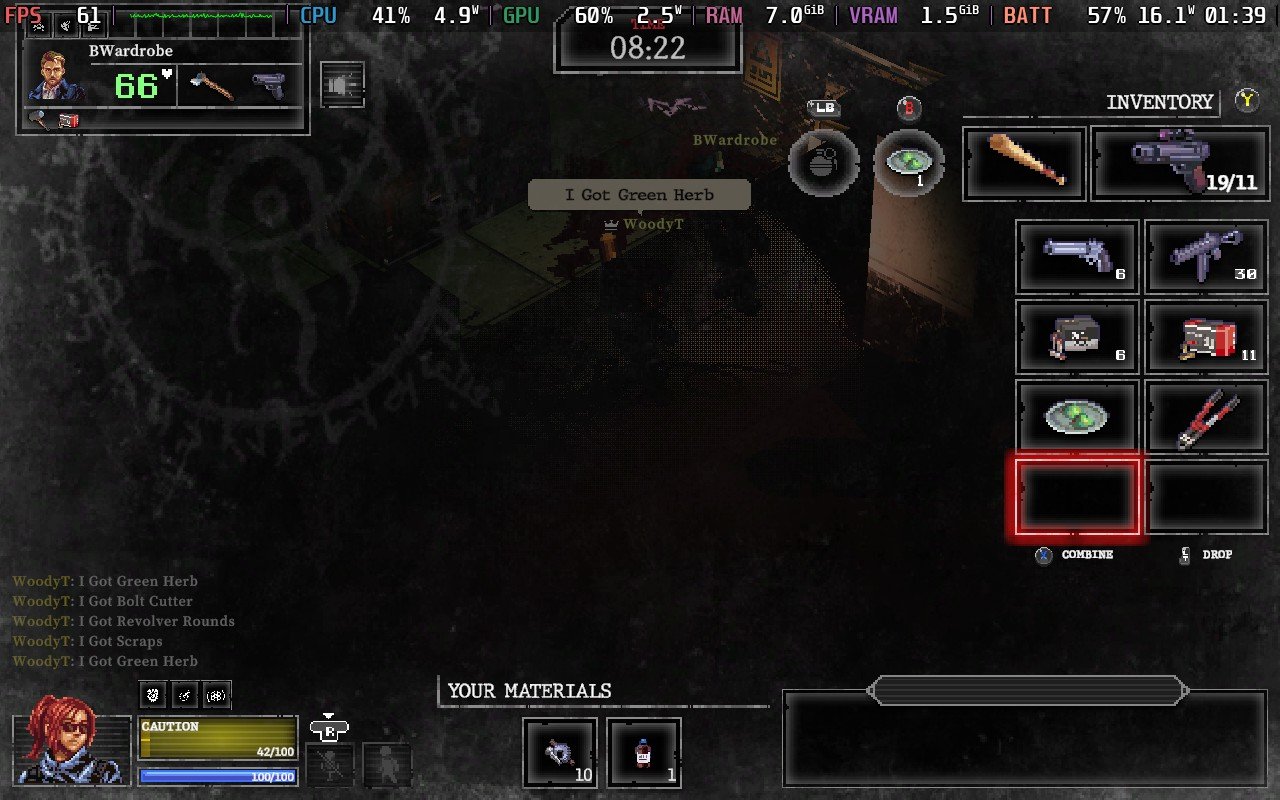Choose the green herb inventory slot
Image resolution: width=1280 pixels, height=800 pixels.
1077,416
